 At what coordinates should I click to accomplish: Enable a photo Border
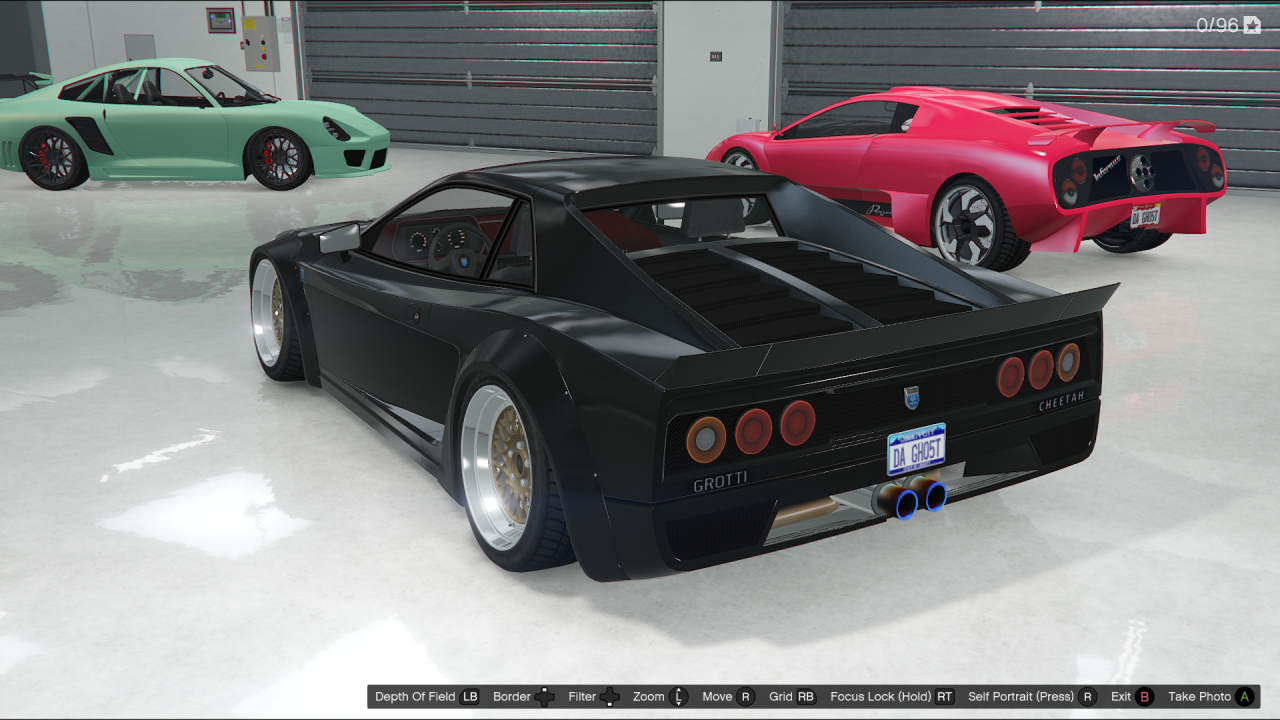(x=512, y=697)
